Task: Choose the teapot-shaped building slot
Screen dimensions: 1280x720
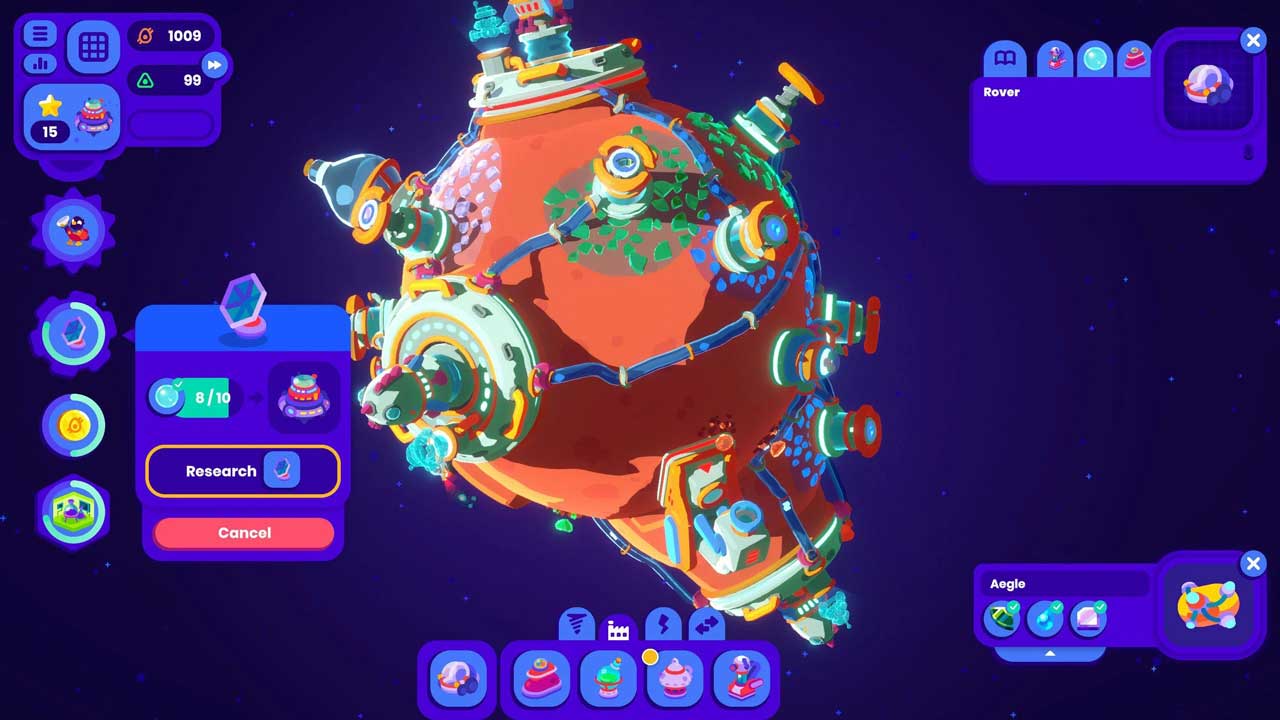Action: click(x=675, y=679)
